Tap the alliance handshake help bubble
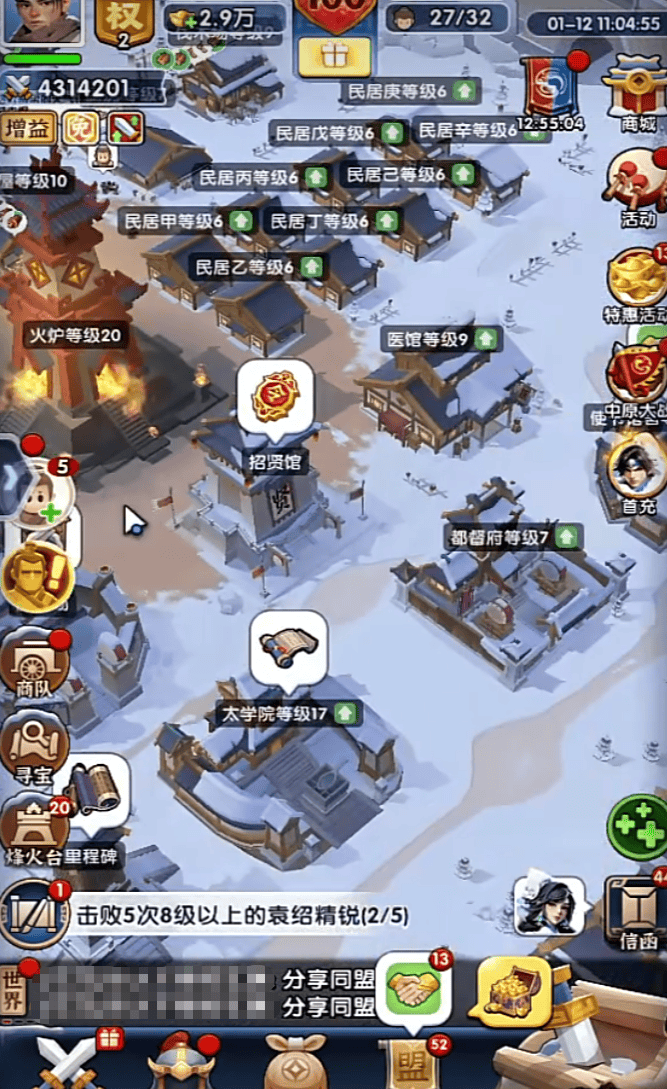 tap(413, 988)
